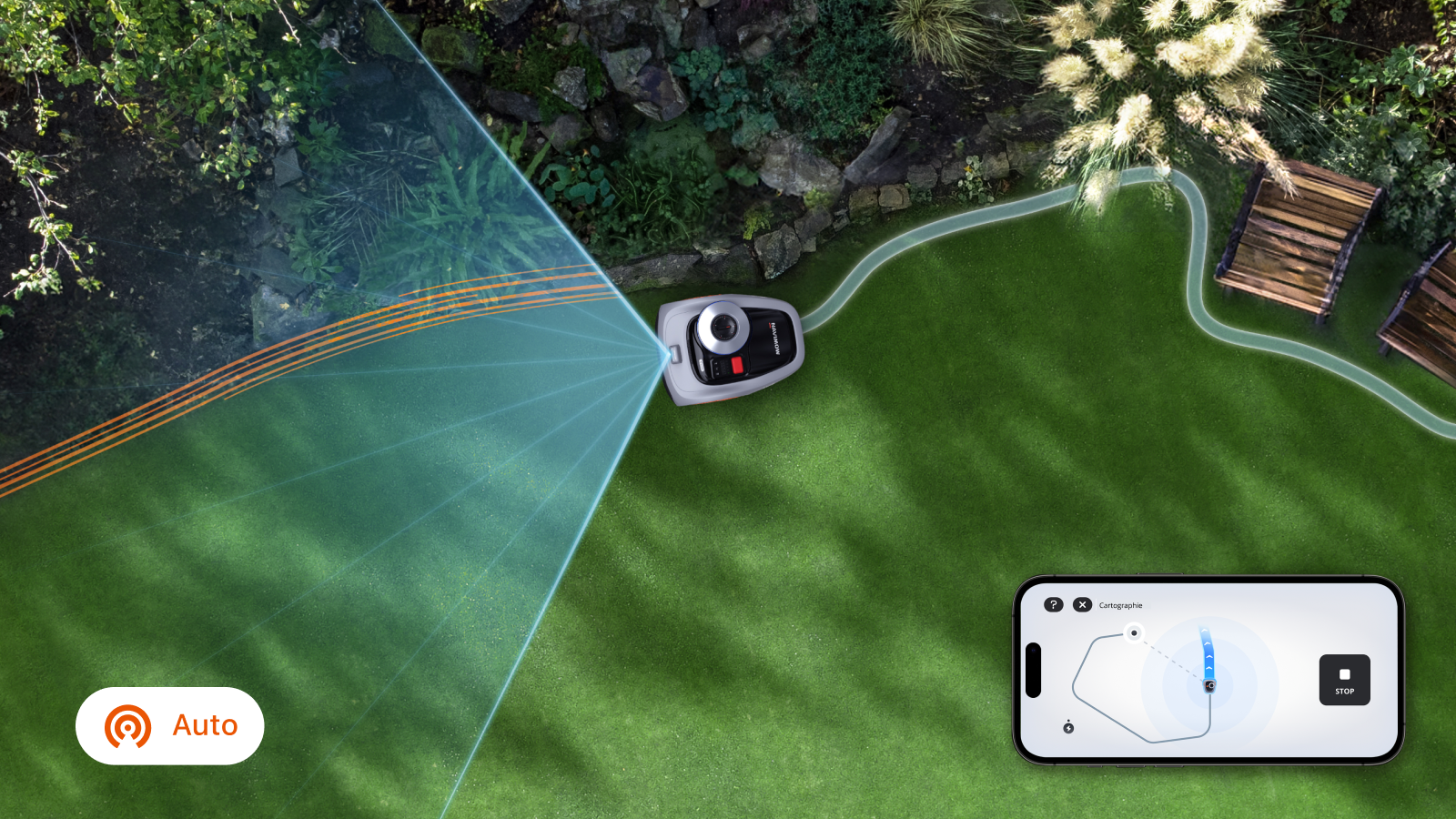Viewport: 1456px width, 819px height.
Task: Tap the phone's dynamic island area
Action: [1033, 671]
